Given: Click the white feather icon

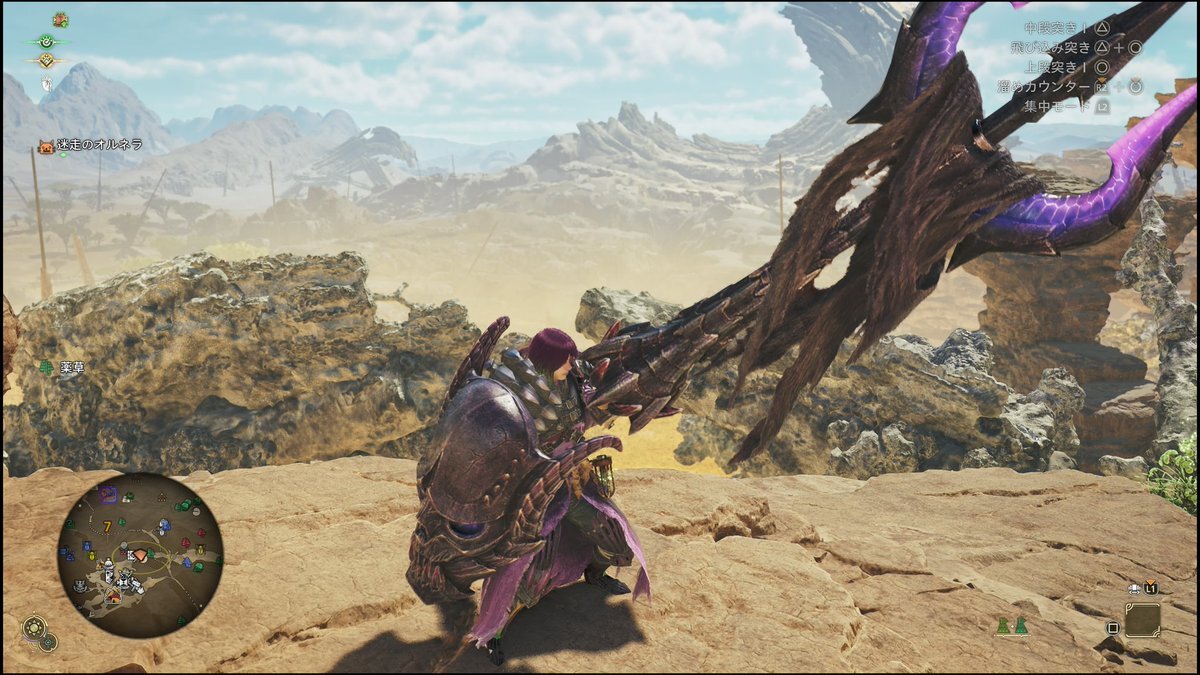Looking at the screenshot, I should tap(46, 84).
